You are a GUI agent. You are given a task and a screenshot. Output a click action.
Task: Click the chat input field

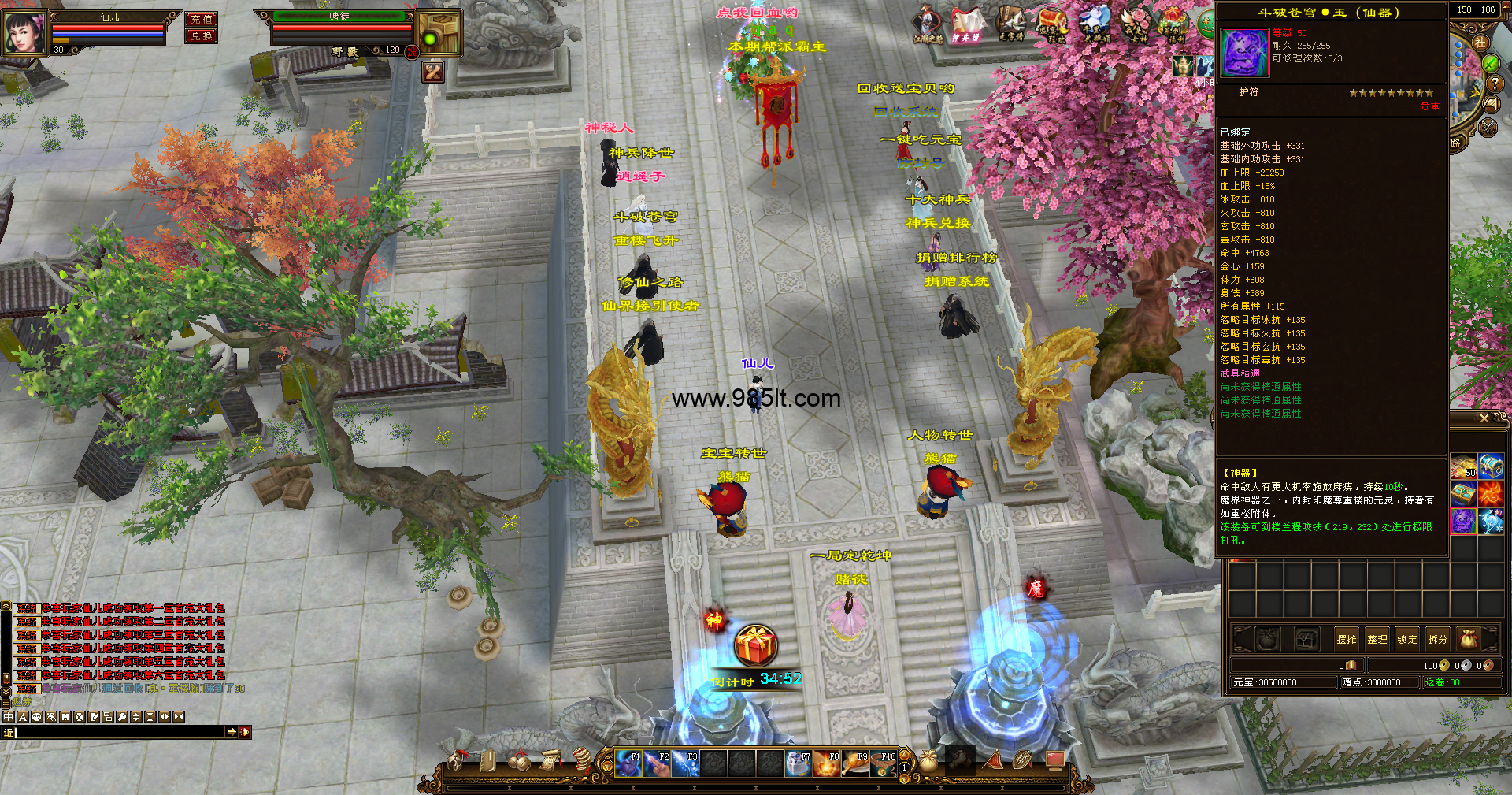[x=120, y=733]
